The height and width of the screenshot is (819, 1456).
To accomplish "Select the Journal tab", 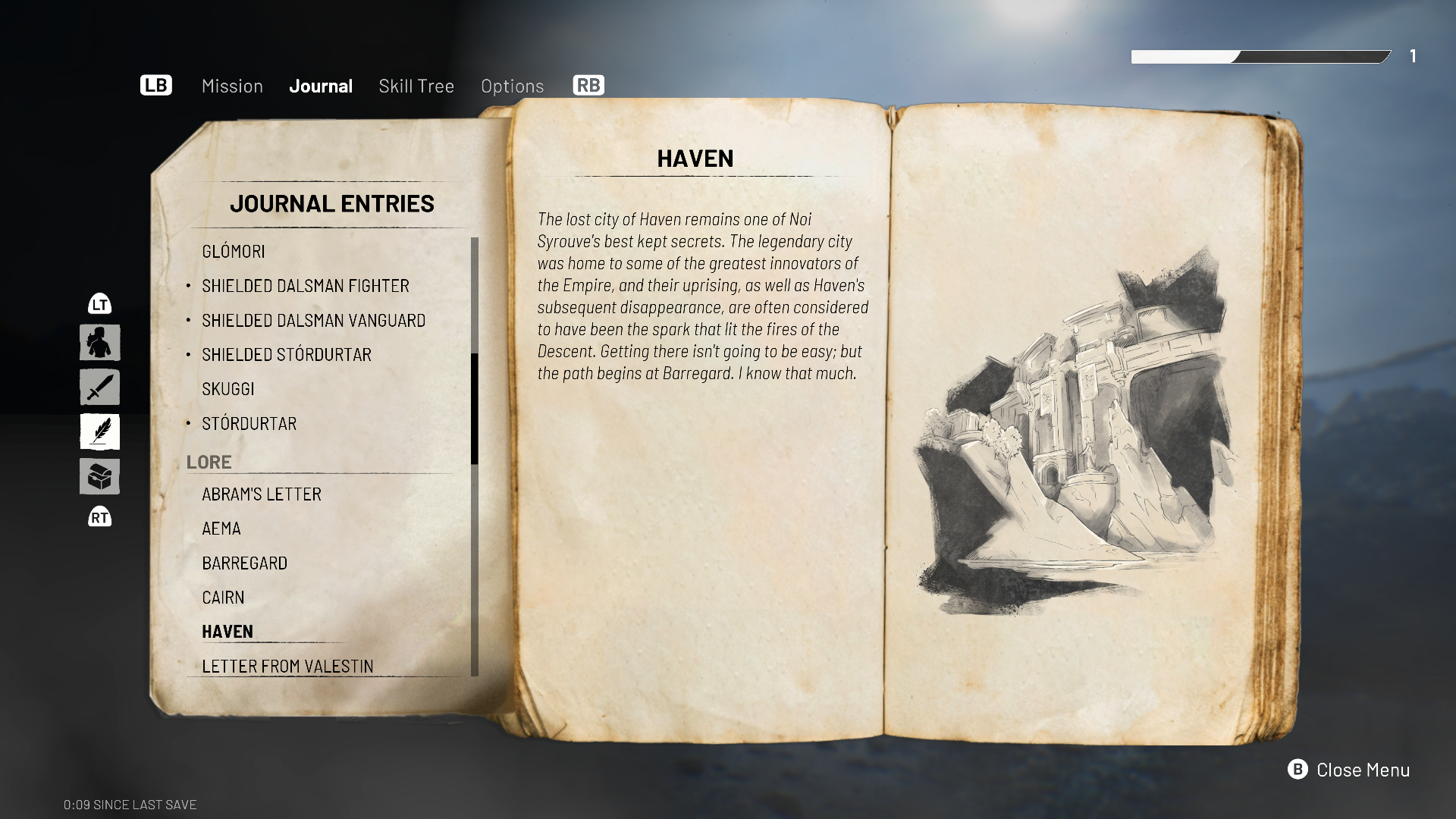I will 321,86.
